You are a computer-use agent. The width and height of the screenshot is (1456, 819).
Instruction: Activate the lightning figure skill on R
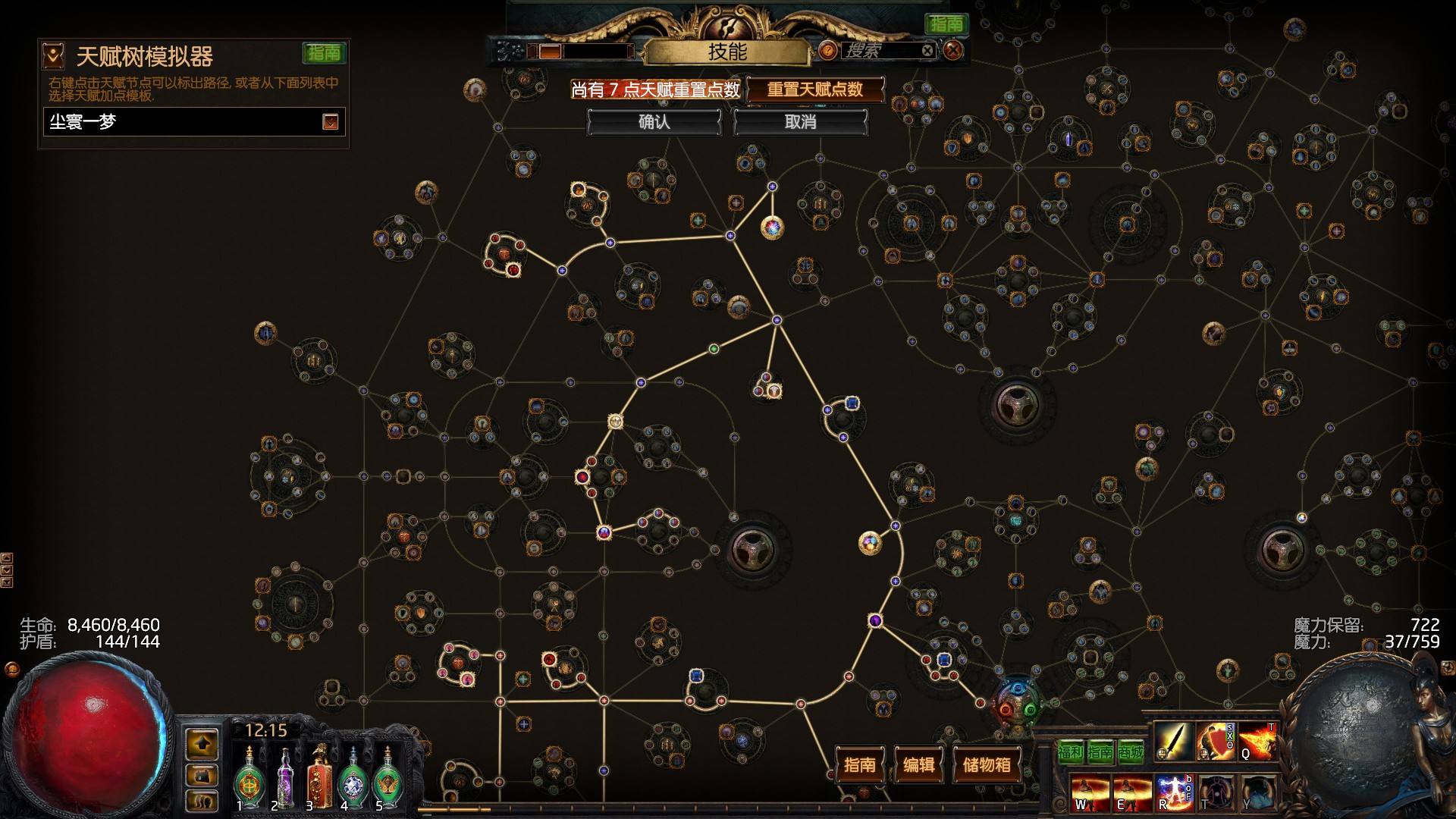tap(1173, 792)
